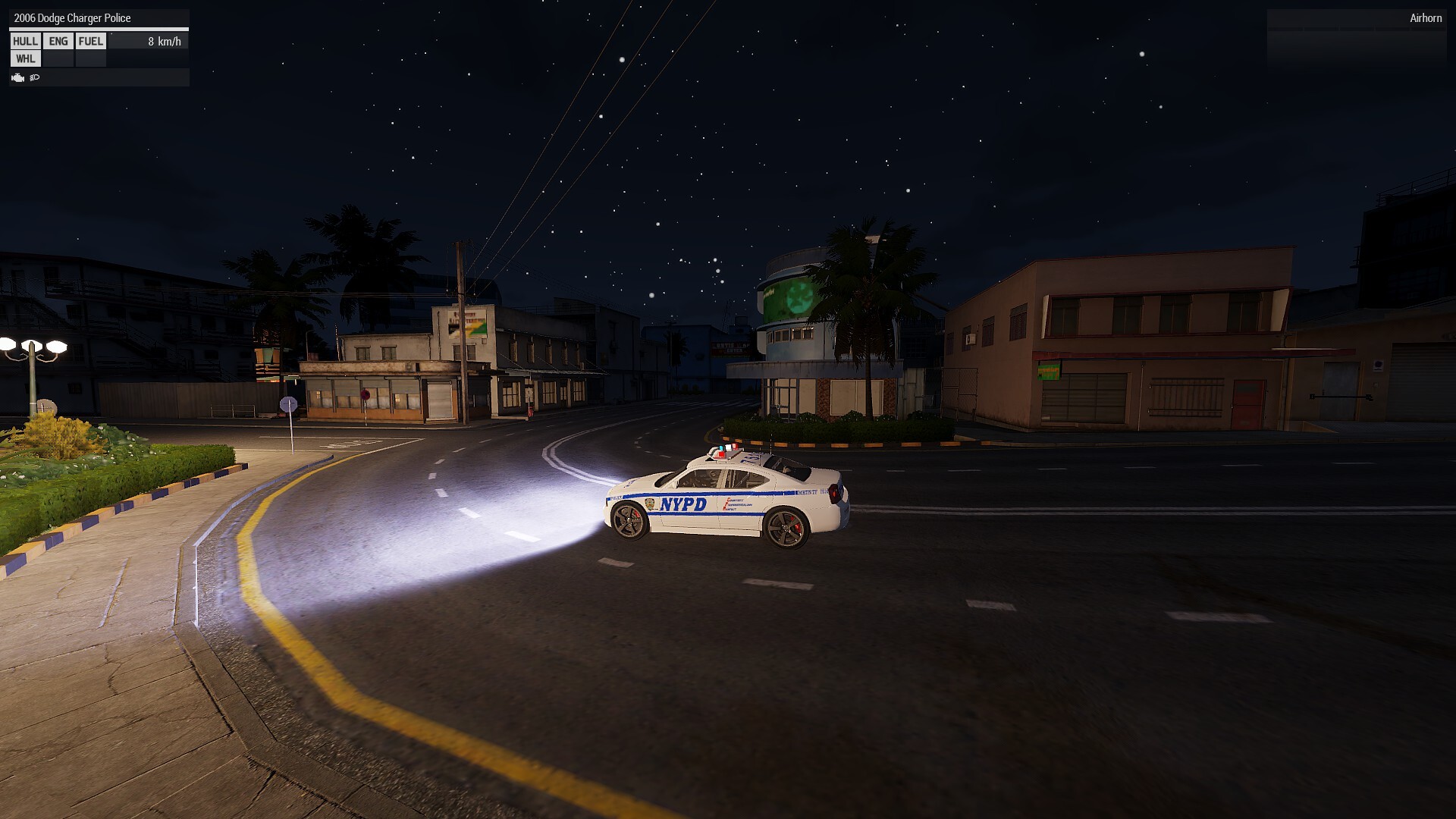1456x819 pixels.
Task: Select the WHL wheel status box
Action: [25, 59]
